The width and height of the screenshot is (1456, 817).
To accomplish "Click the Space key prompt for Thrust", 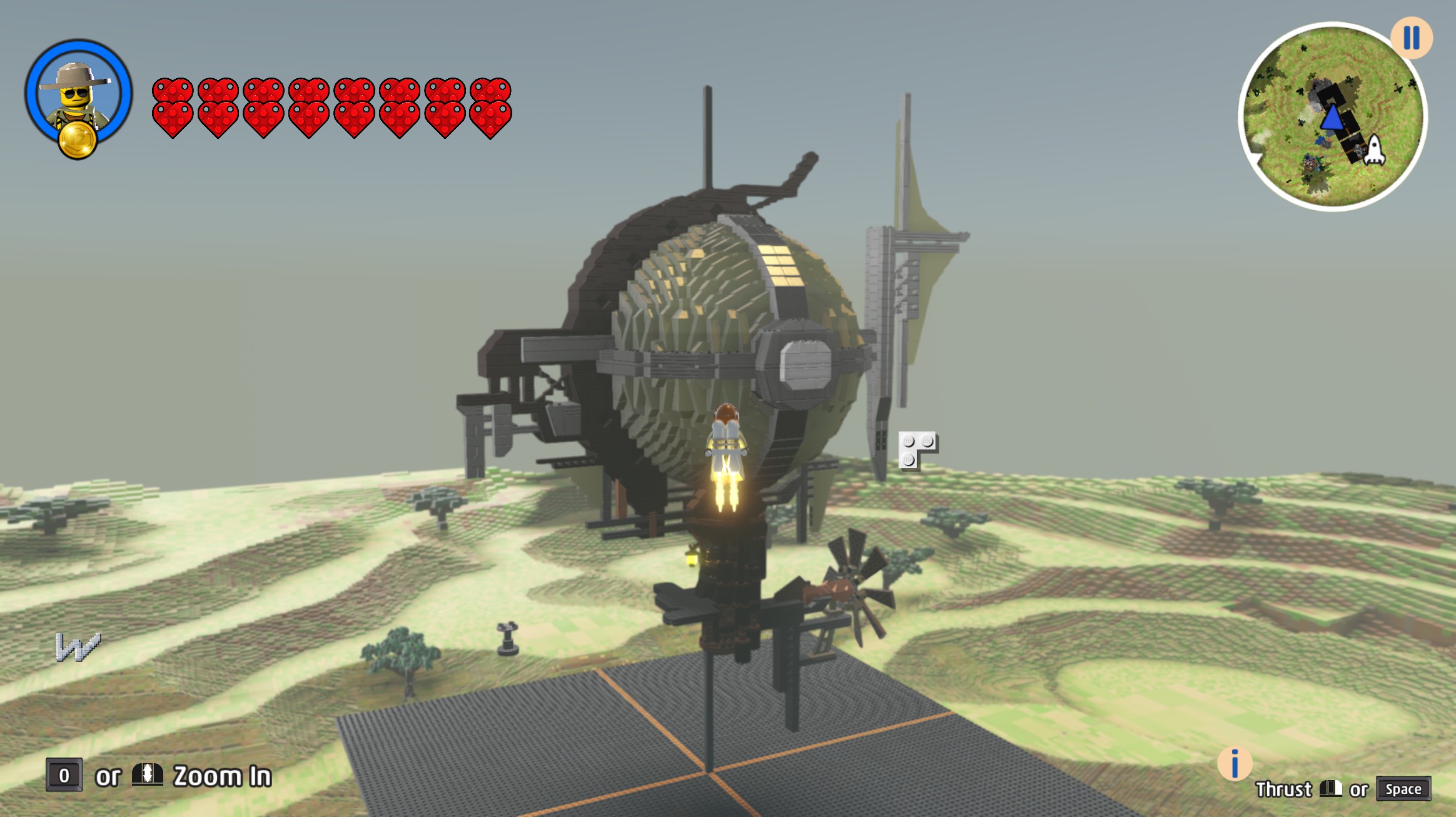I will 1403,789.
